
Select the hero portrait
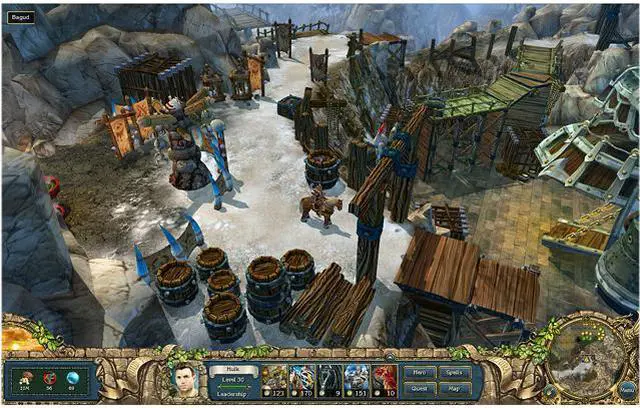click(183, 380)
